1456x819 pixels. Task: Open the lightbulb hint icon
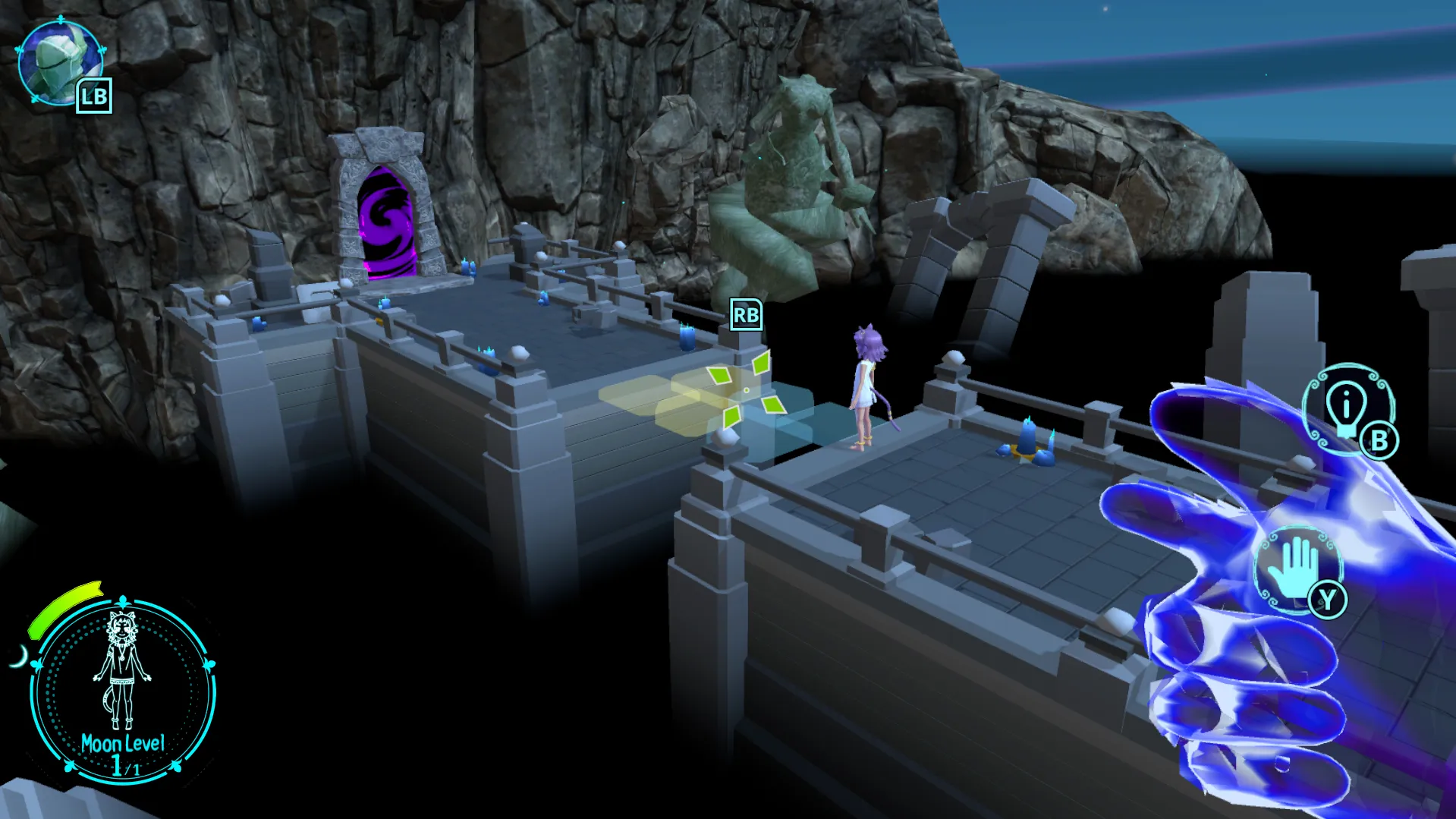pyautogui.click(x=1345, y=408)
